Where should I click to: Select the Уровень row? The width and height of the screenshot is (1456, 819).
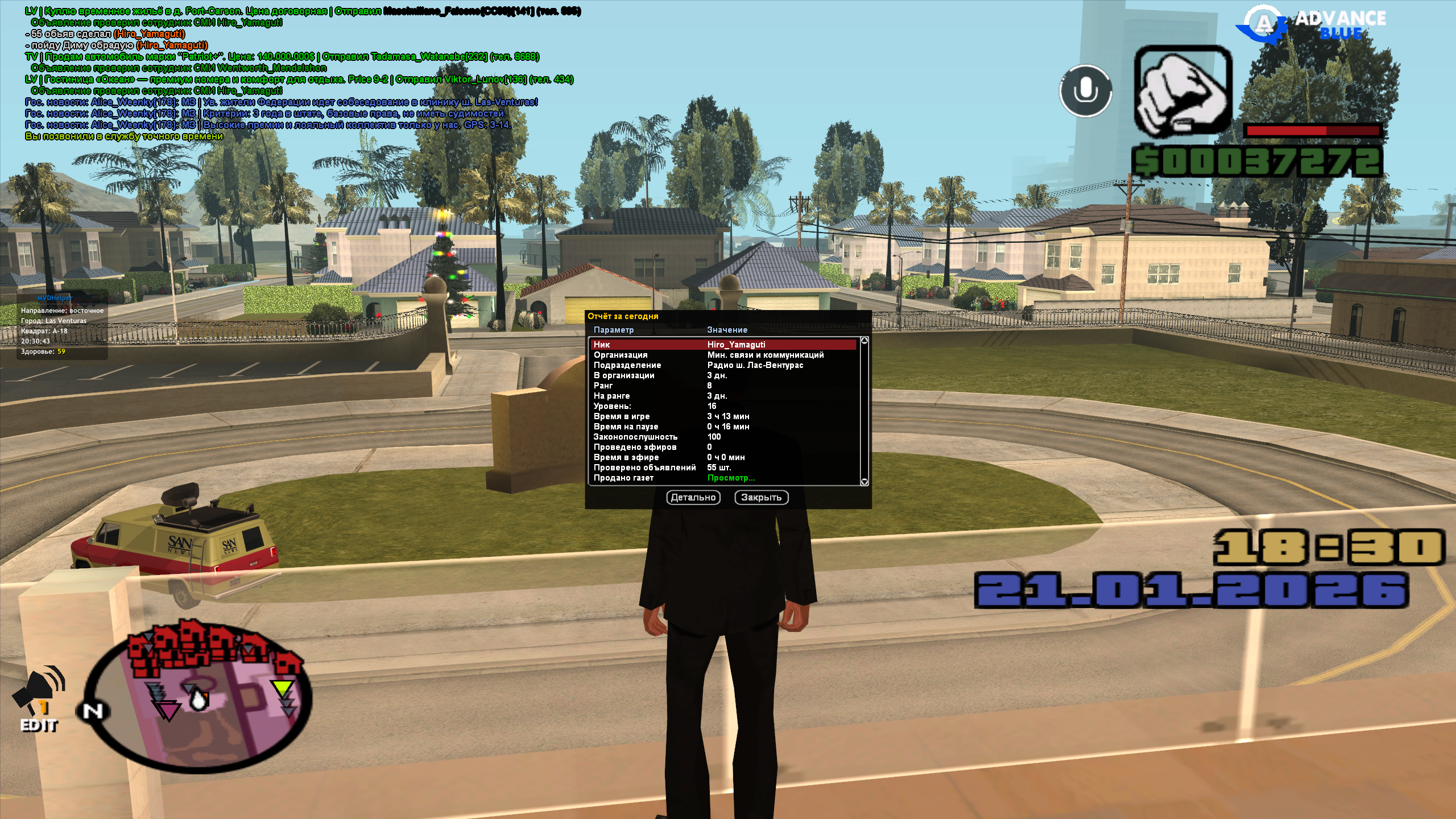723,406
